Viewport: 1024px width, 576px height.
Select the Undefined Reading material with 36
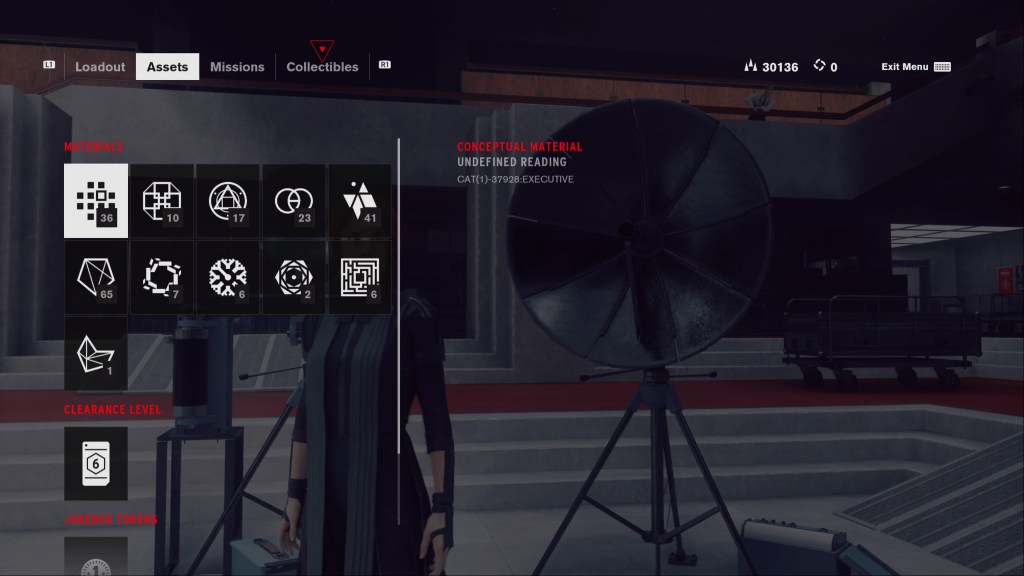(x=96, y=201)
